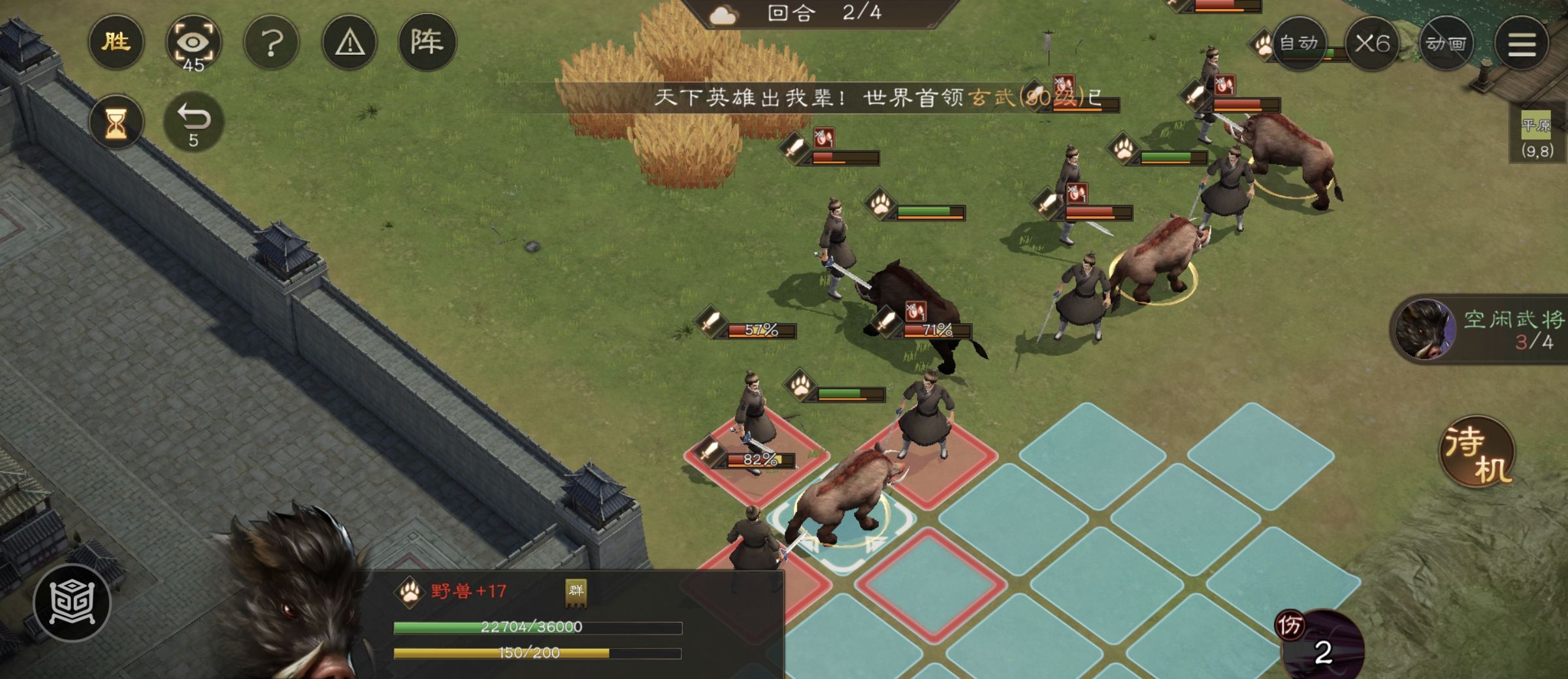Screen dimensions: 1568x679
Task: Toggle the 动画 animation setting
Action: [1446, 44]
